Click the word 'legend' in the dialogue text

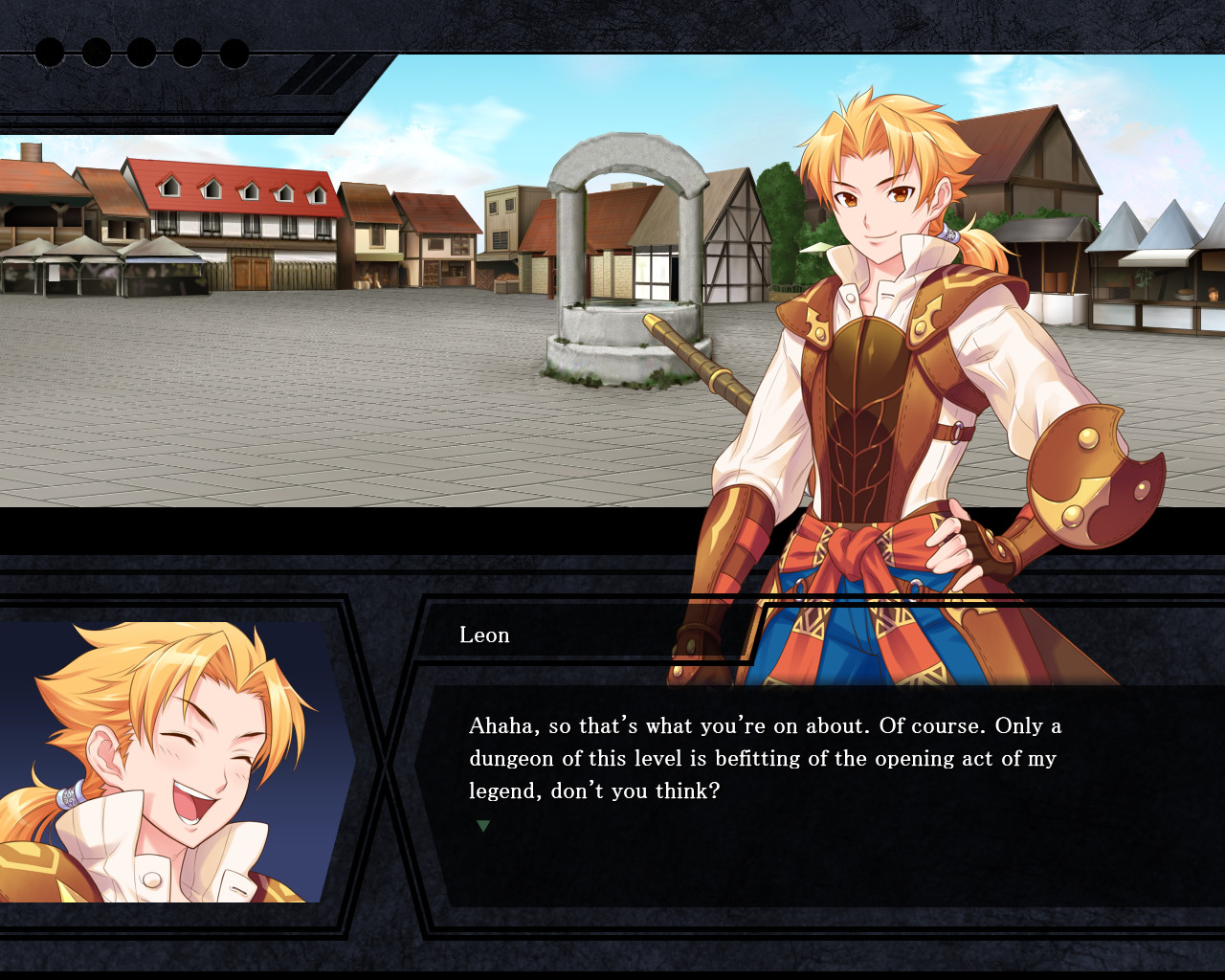click(x=496, y=791)
